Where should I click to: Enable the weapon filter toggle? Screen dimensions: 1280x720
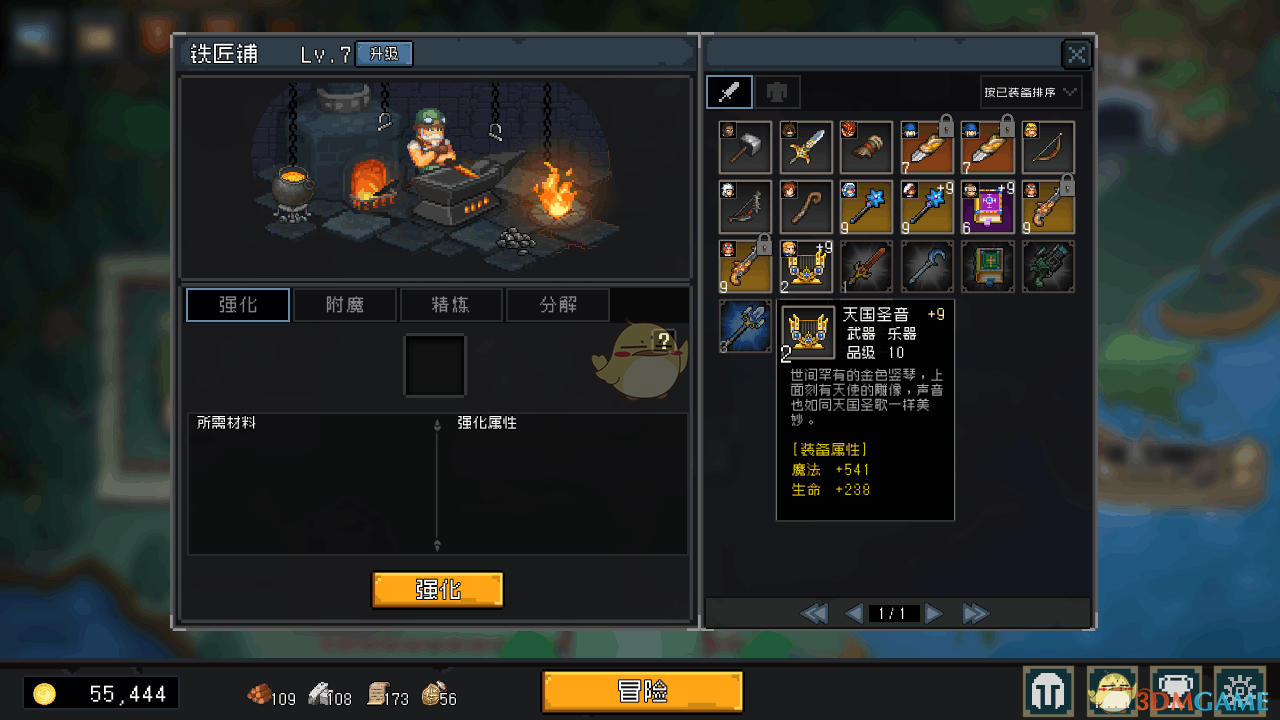[x=729, y=91]
